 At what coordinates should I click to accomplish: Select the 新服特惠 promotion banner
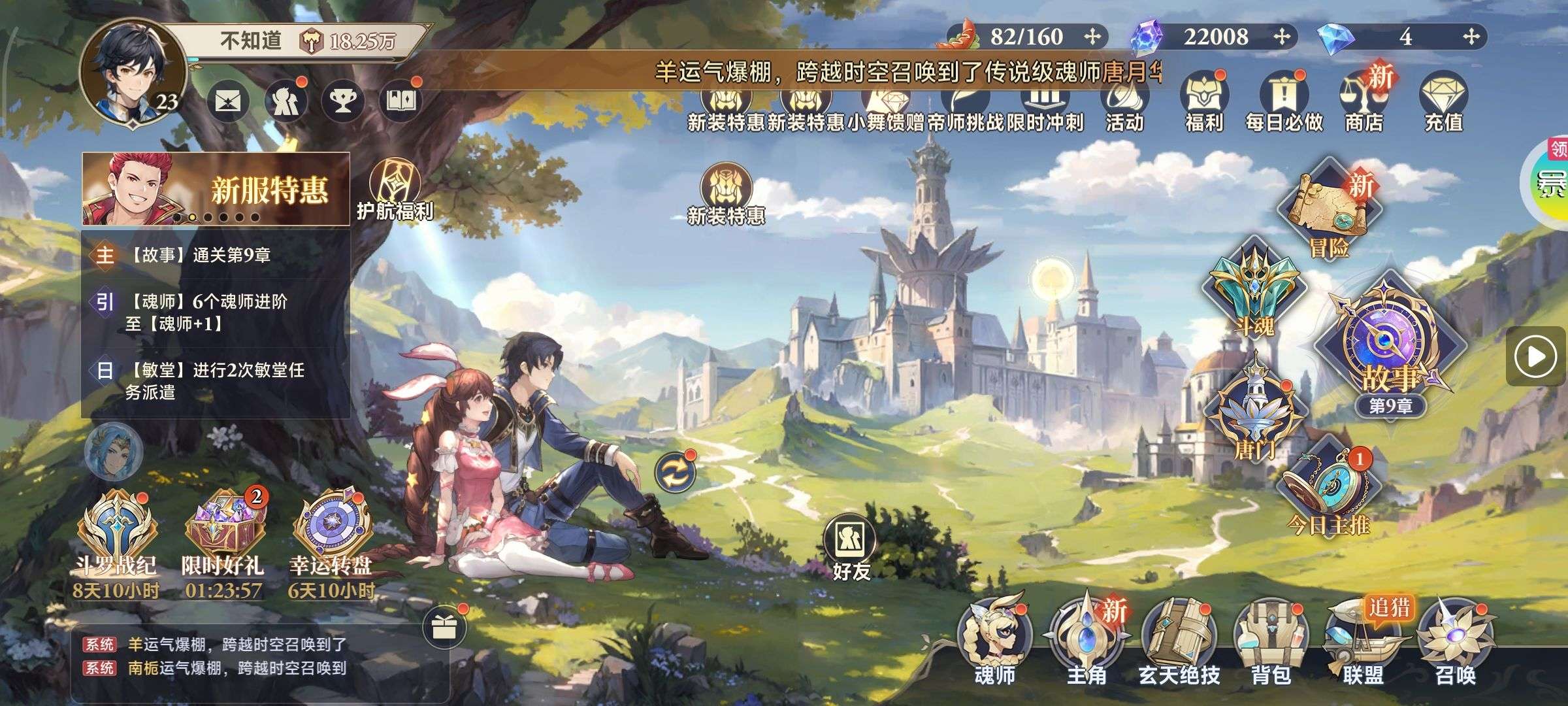pyautogui.click(x=216, y=189)
